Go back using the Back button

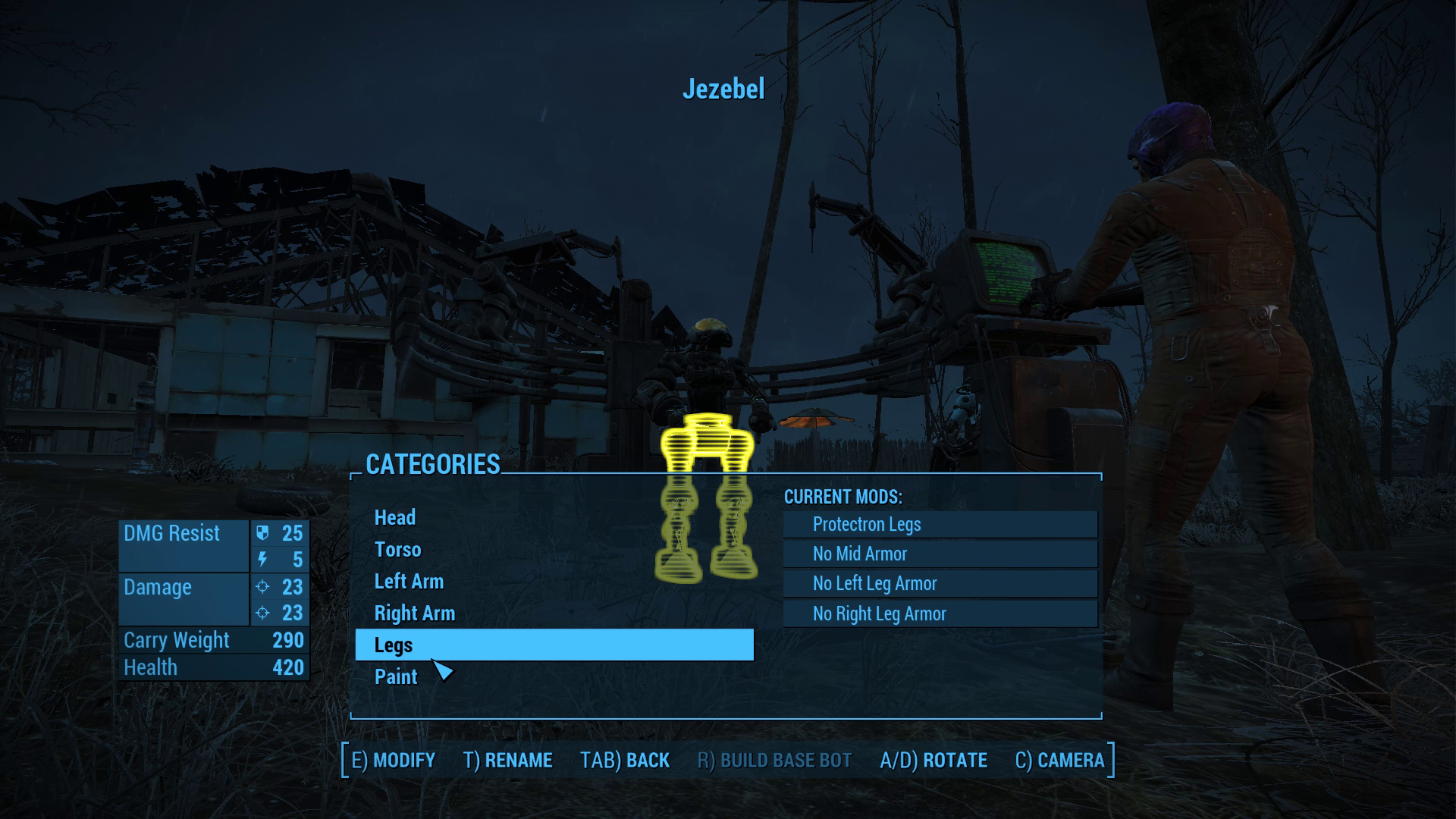tap(625, 761)
